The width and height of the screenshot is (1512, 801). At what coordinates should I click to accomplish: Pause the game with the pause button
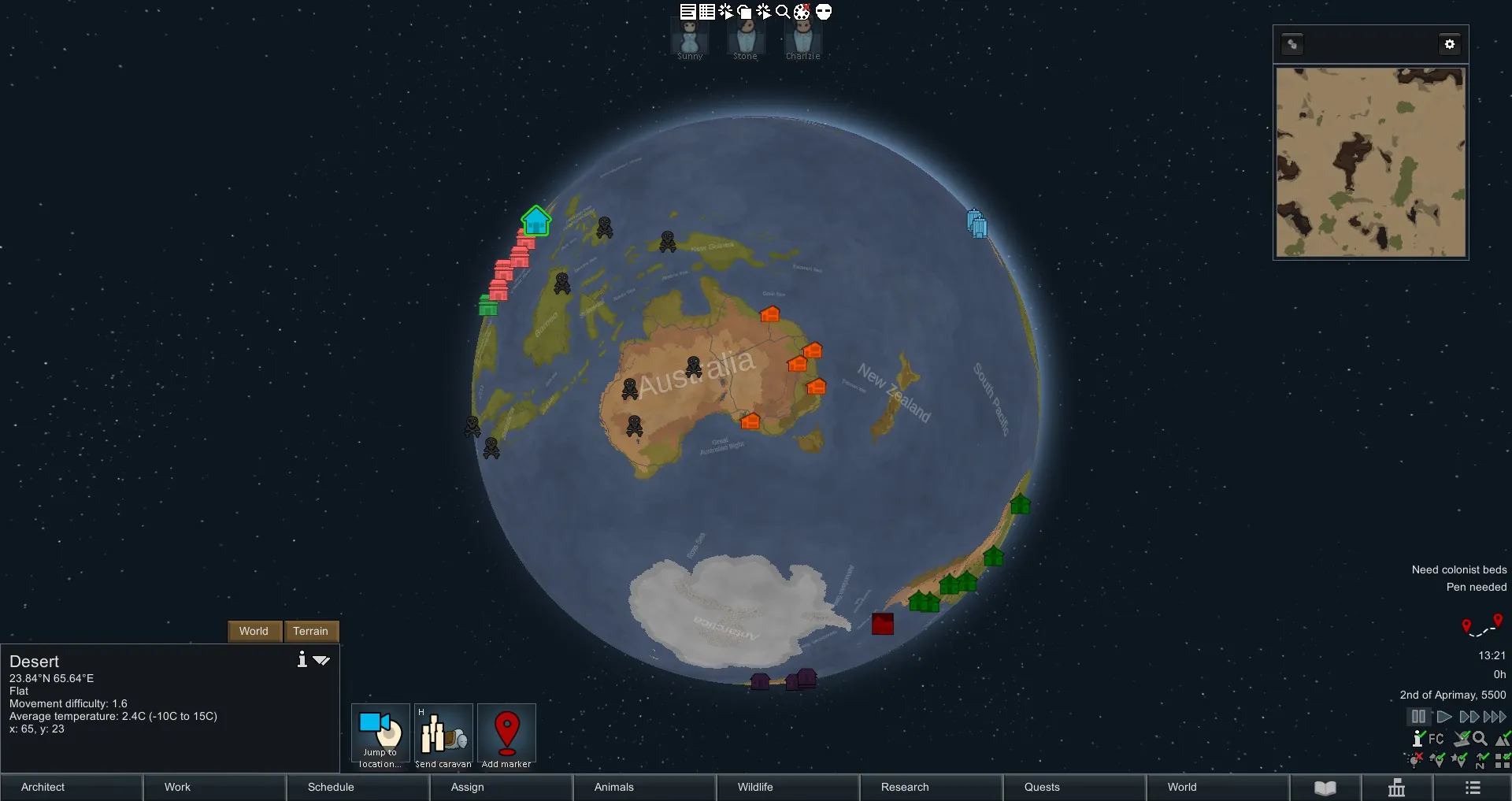(x=1418, y=717)
